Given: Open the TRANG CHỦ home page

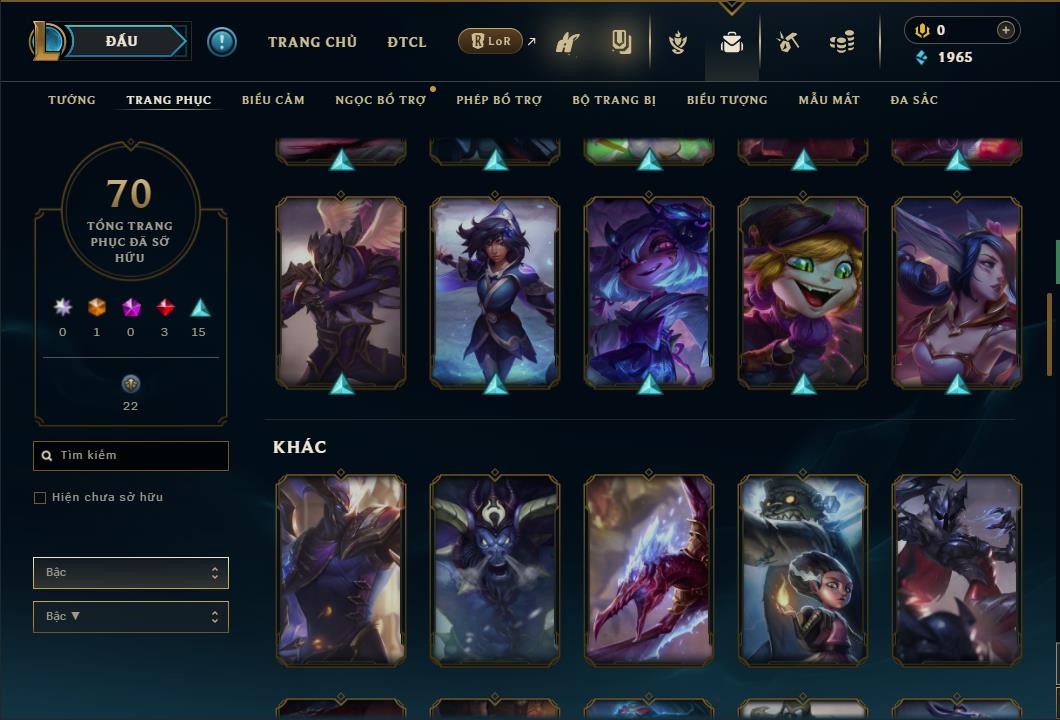Looking at the screenshot, I should click(312, 42).
